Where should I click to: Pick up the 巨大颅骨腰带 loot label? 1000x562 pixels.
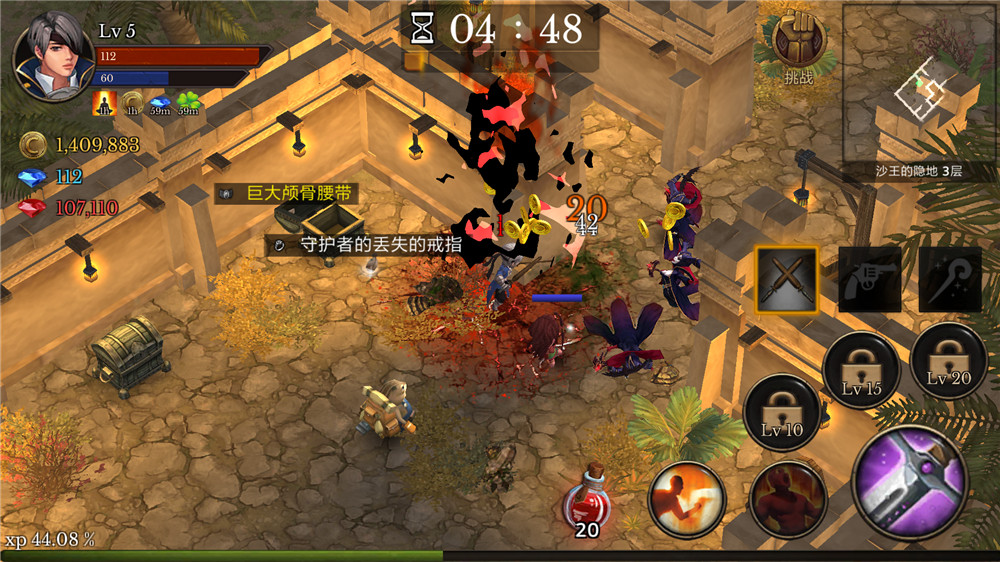click(x=287, y=193)
